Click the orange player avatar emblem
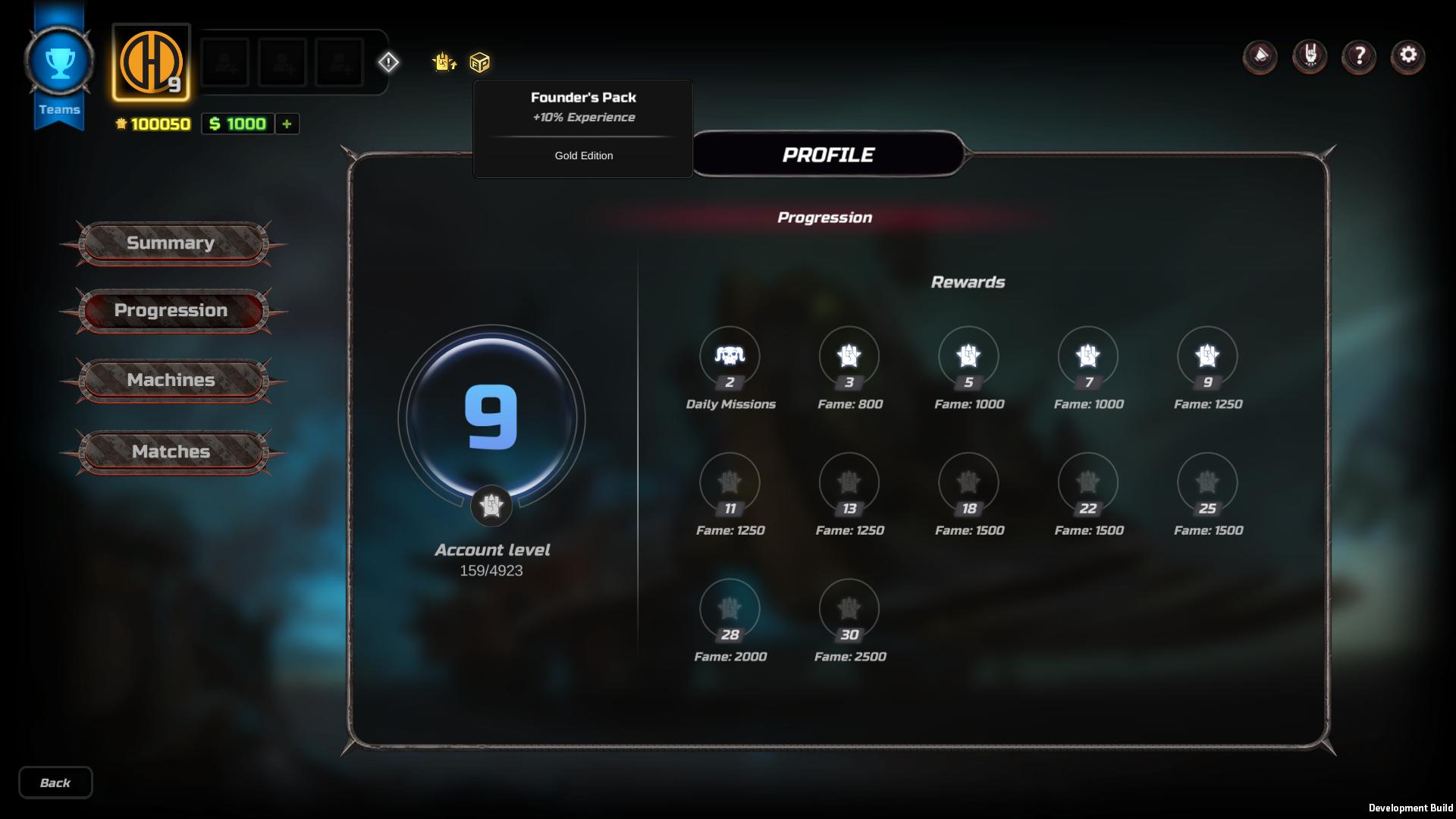Viewport: 1456px width, 819px height. coord(151,63)
